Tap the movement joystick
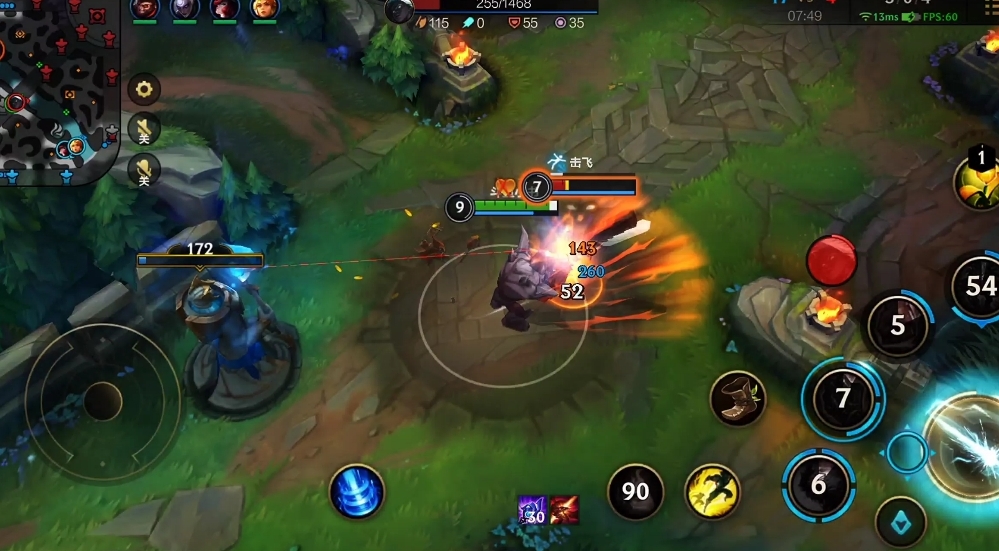This screenshot has height=551, width=999. pyautogui.click(x=102, y=400)
